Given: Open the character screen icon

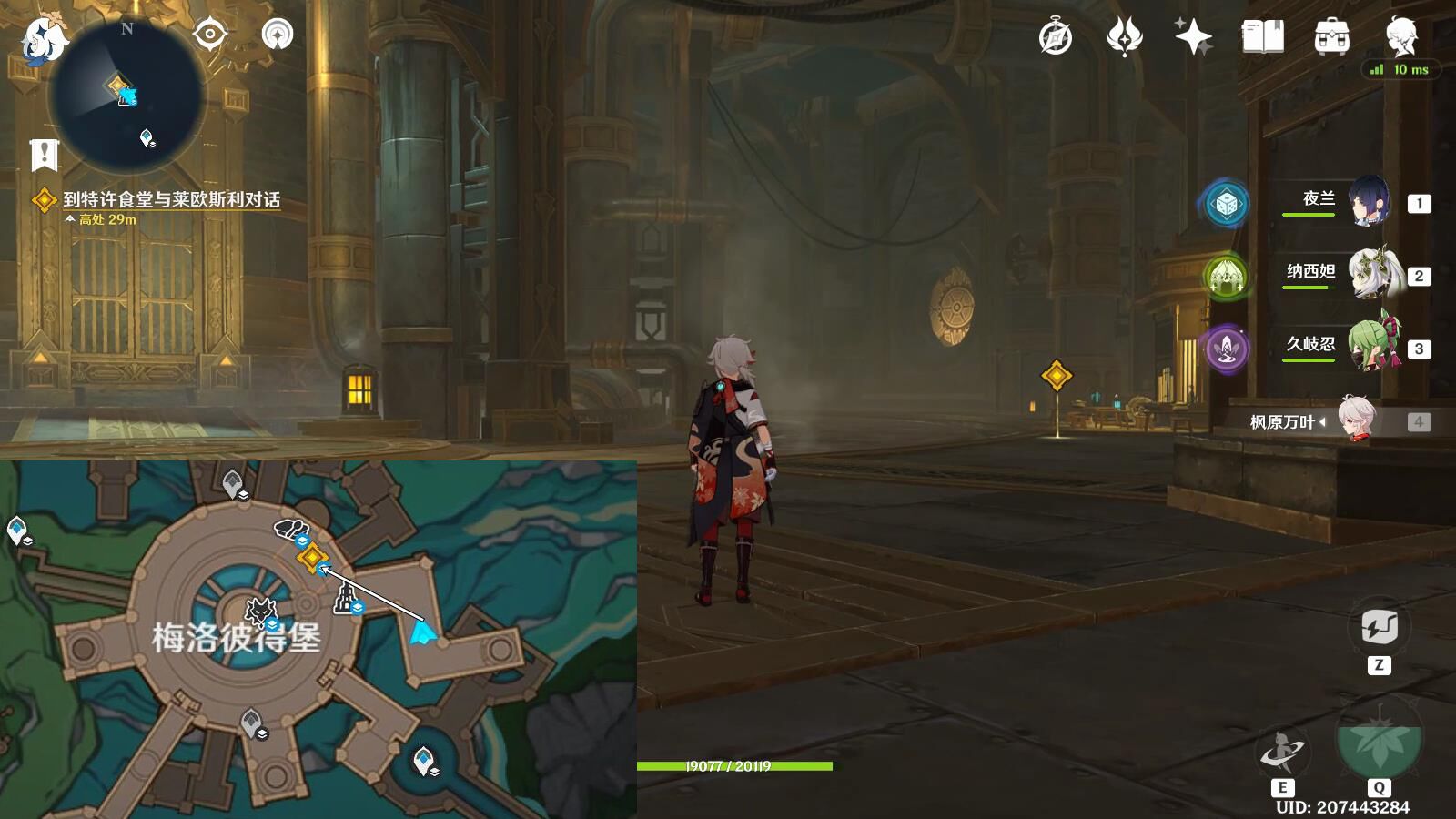Looking at the screenshot, I should tap(1400, 37).
